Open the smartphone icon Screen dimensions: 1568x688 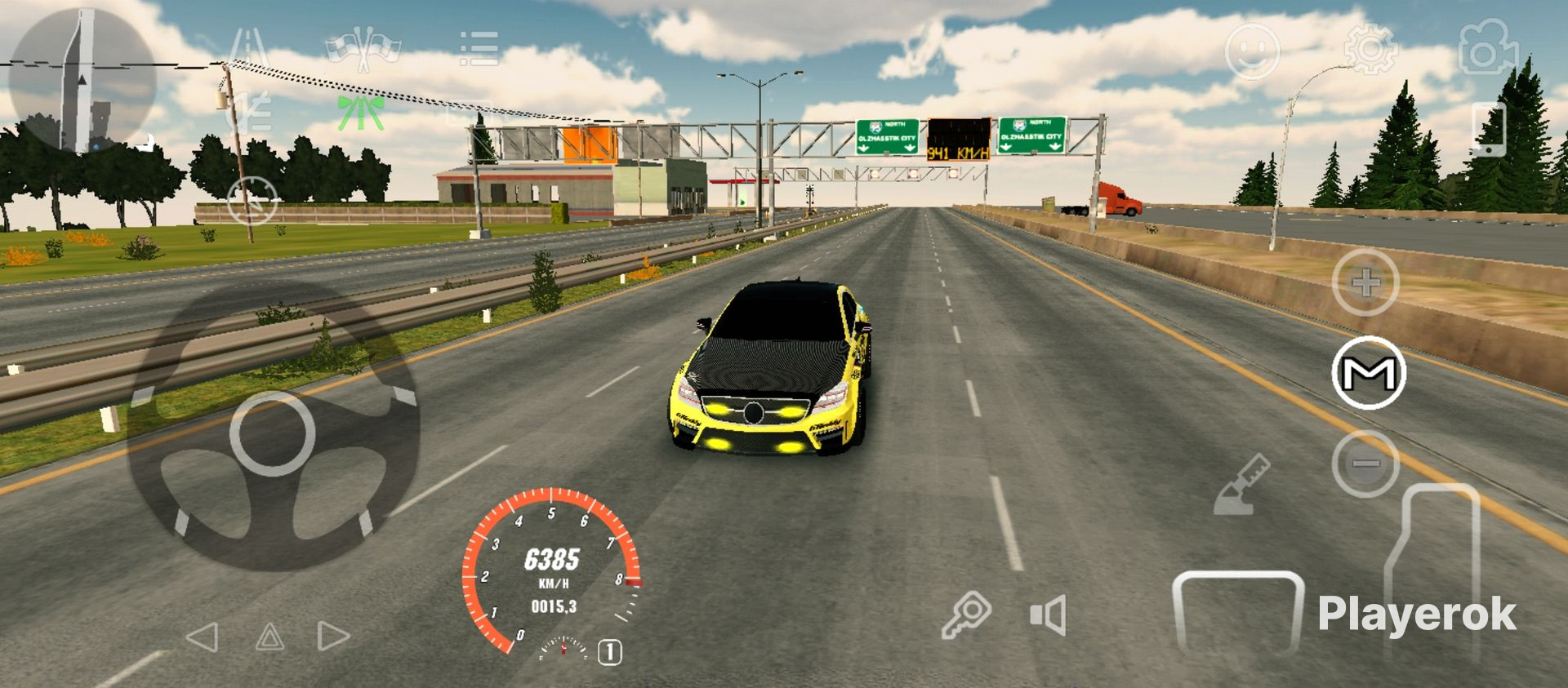(1488, 129)
